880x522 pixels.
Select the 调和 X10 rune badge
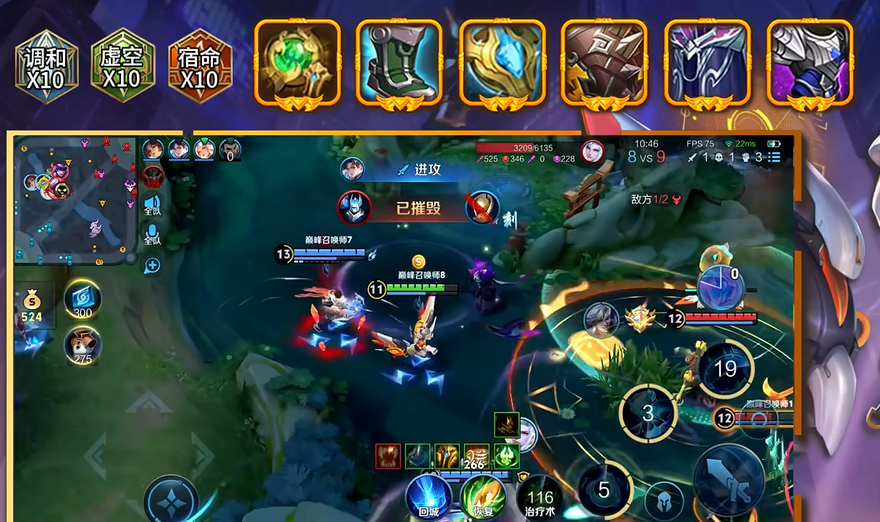[45, 65]
